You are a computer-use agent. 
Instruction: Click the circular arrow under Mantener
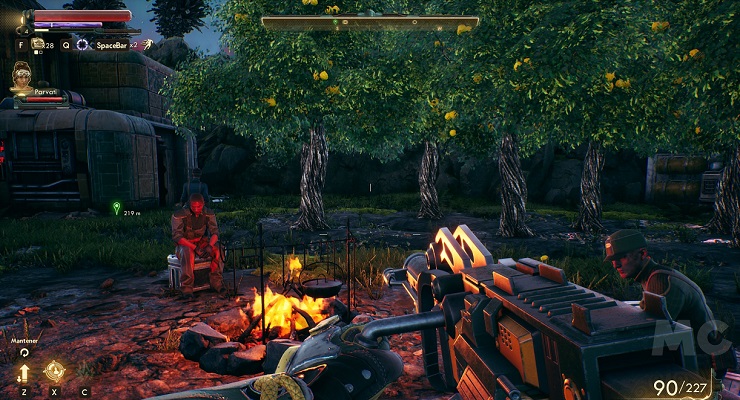click(24, 353)
